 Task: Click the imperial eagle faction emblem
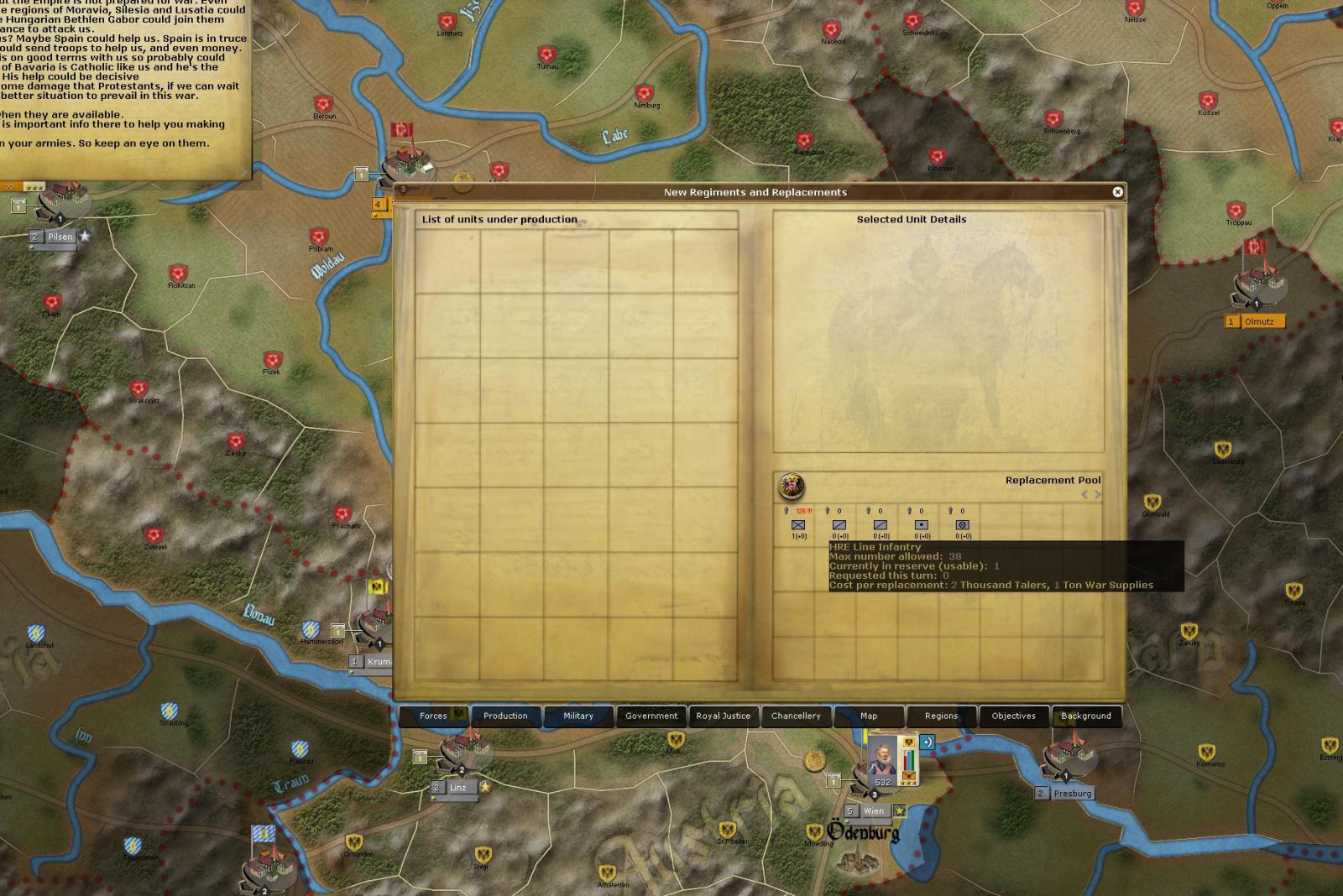[x=791, y=486]
